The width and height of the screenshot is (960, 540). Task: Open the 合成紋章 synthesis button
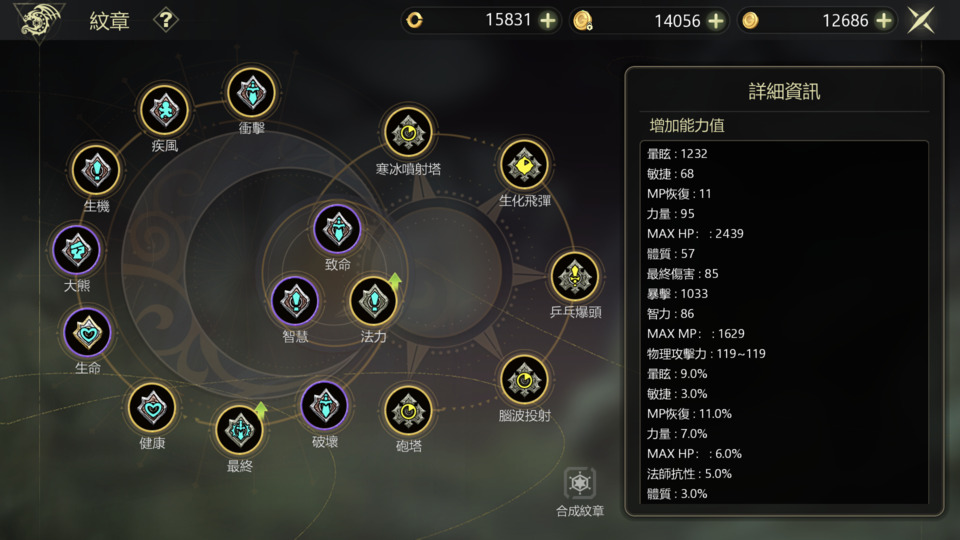[580, 486]
